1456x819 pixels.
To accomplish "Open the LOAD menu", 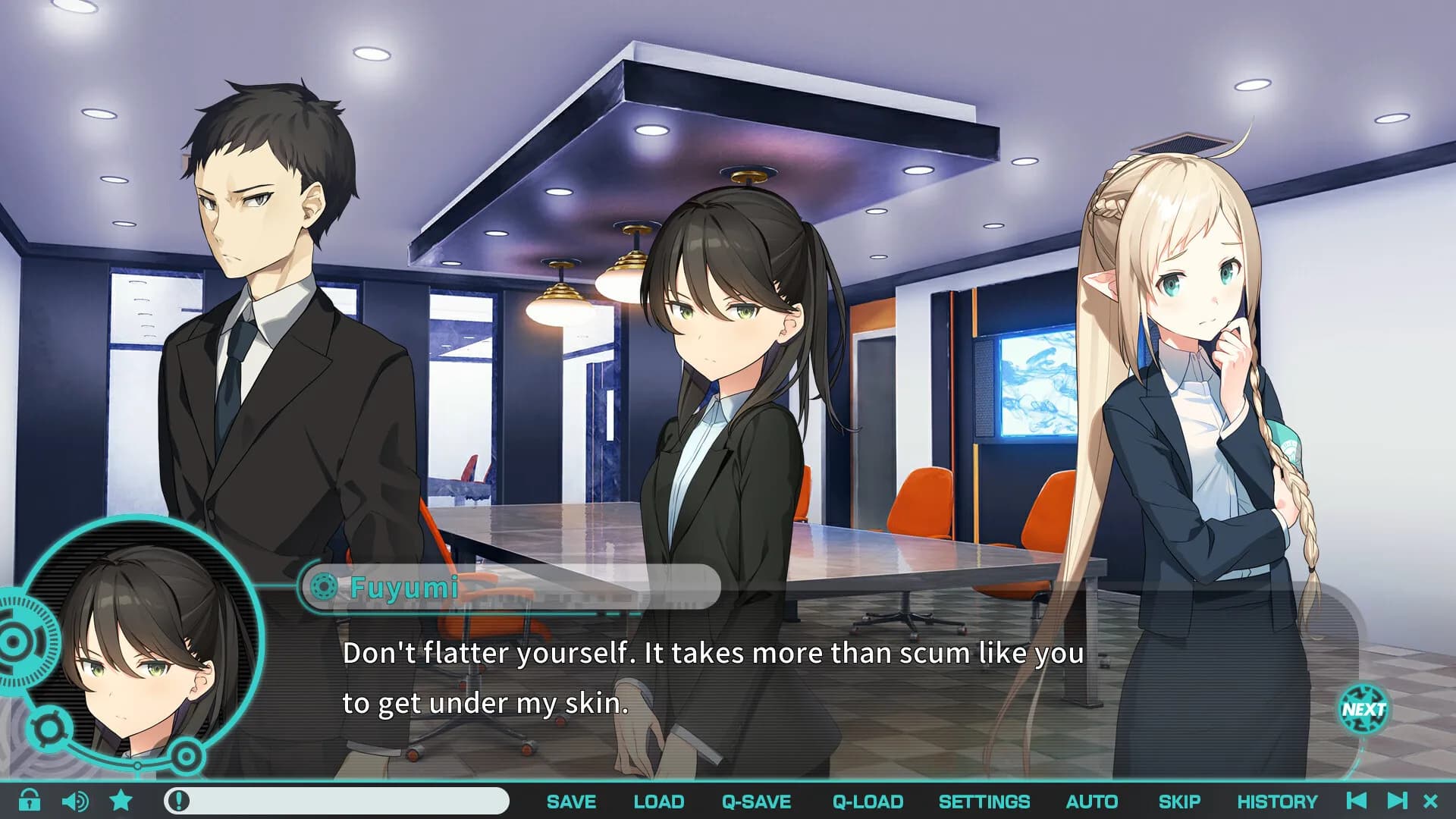I will pyautogui.click(x=658, y=802).
